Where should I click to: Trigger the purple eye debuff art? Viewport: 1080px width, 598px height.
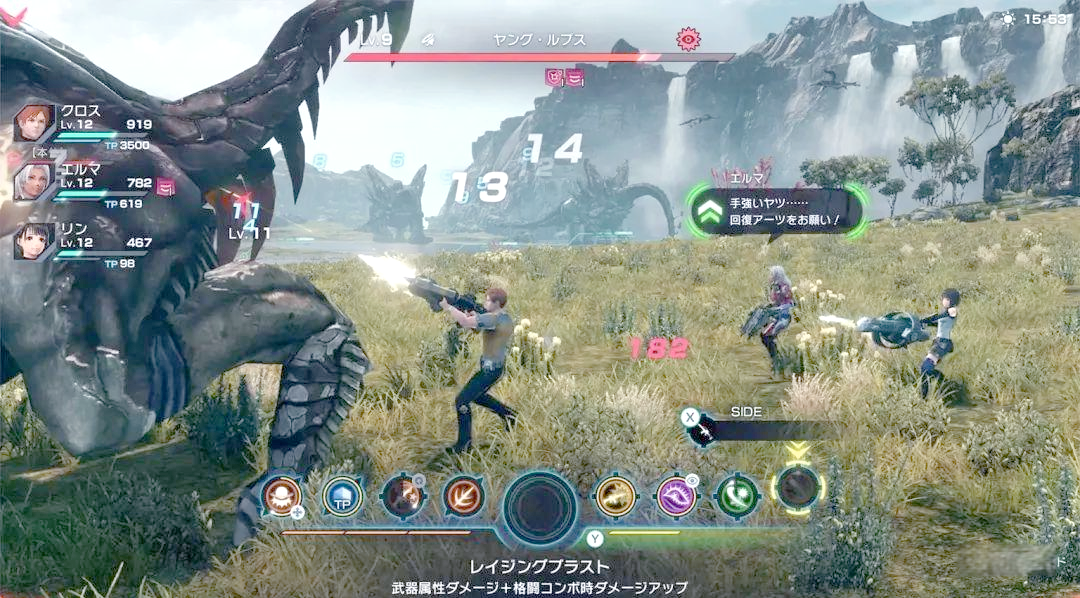[676, 495]
